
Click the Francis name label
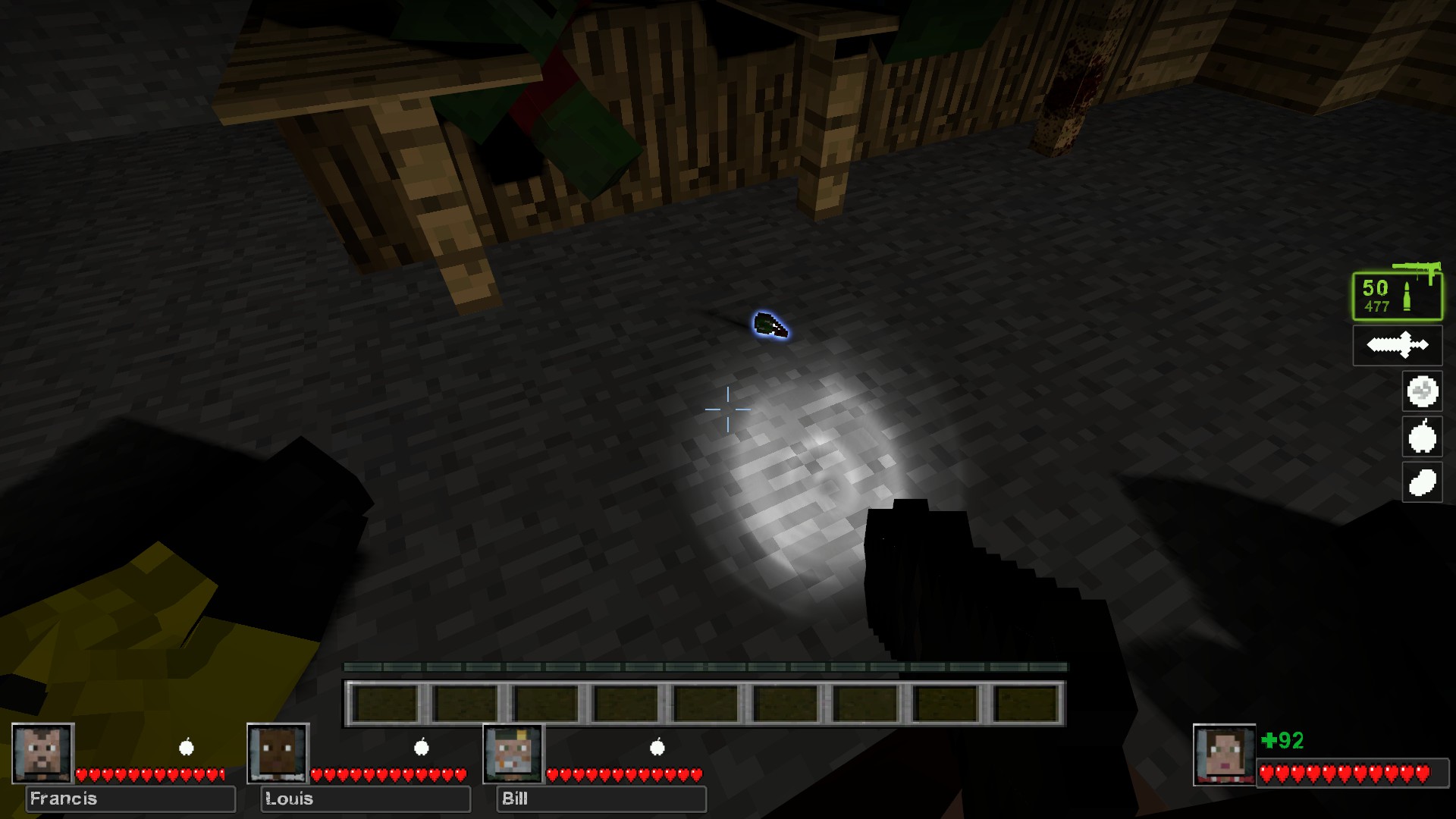tap(130, 799)
